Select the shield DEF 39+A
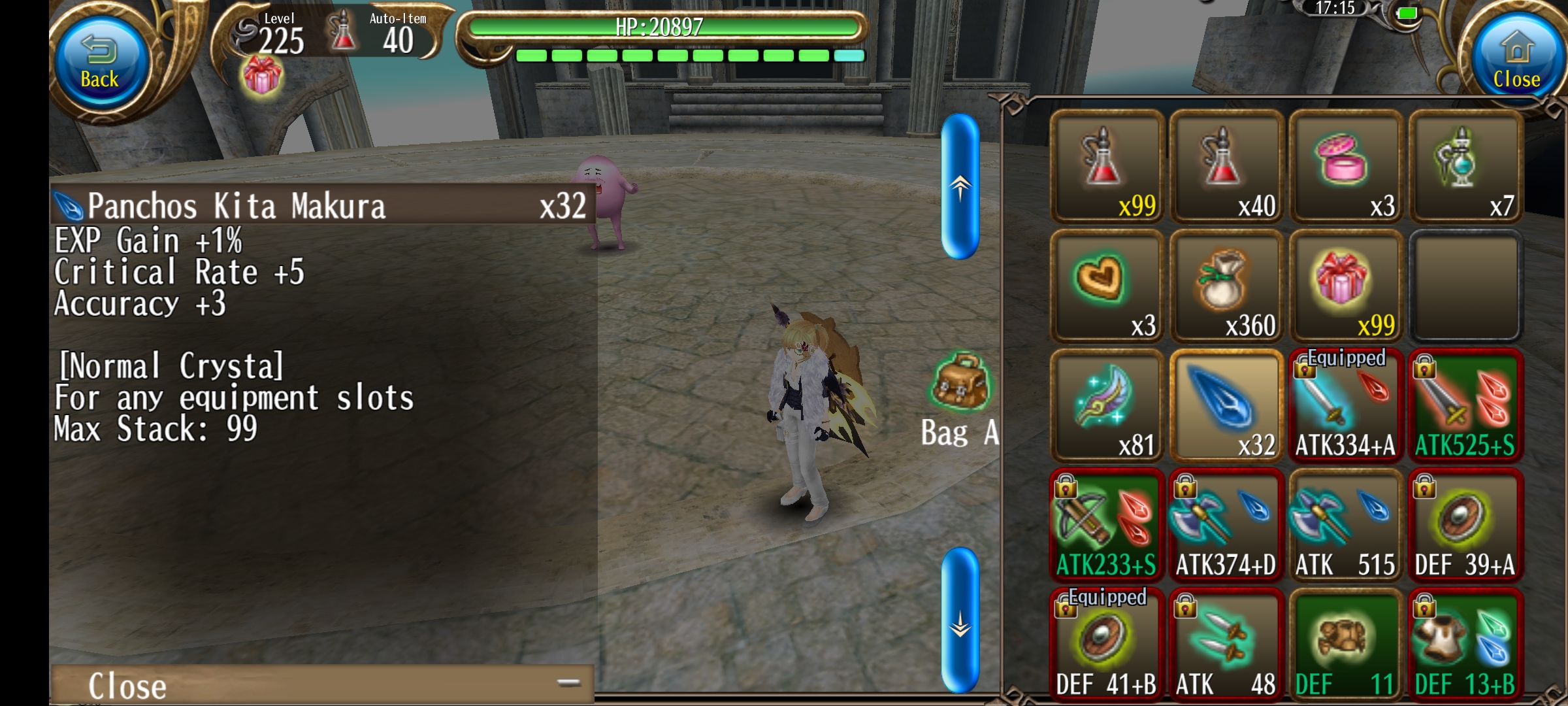 click(1465, 526)
